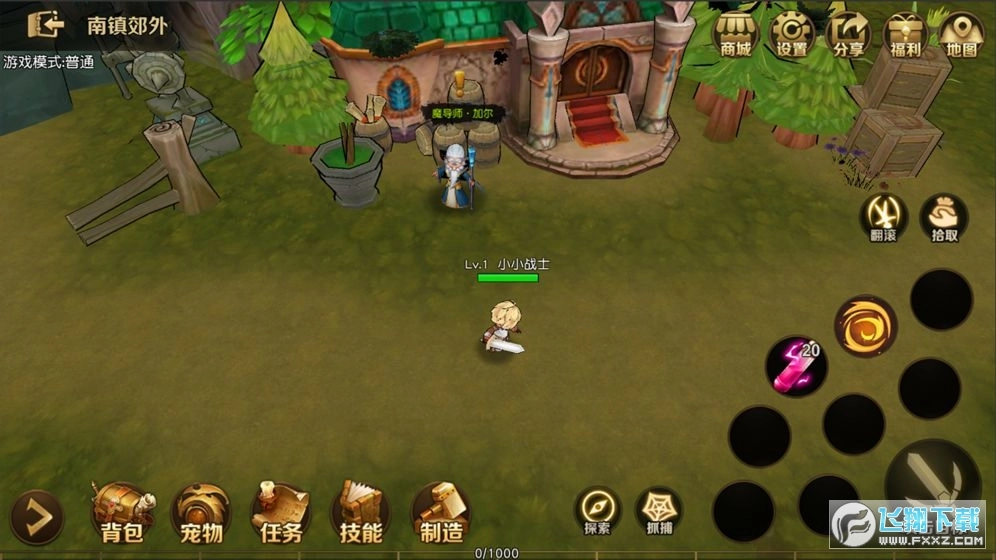Click the exit arrow icon beside 南镇郊外

pyautogui.click(x=46, y=24)
